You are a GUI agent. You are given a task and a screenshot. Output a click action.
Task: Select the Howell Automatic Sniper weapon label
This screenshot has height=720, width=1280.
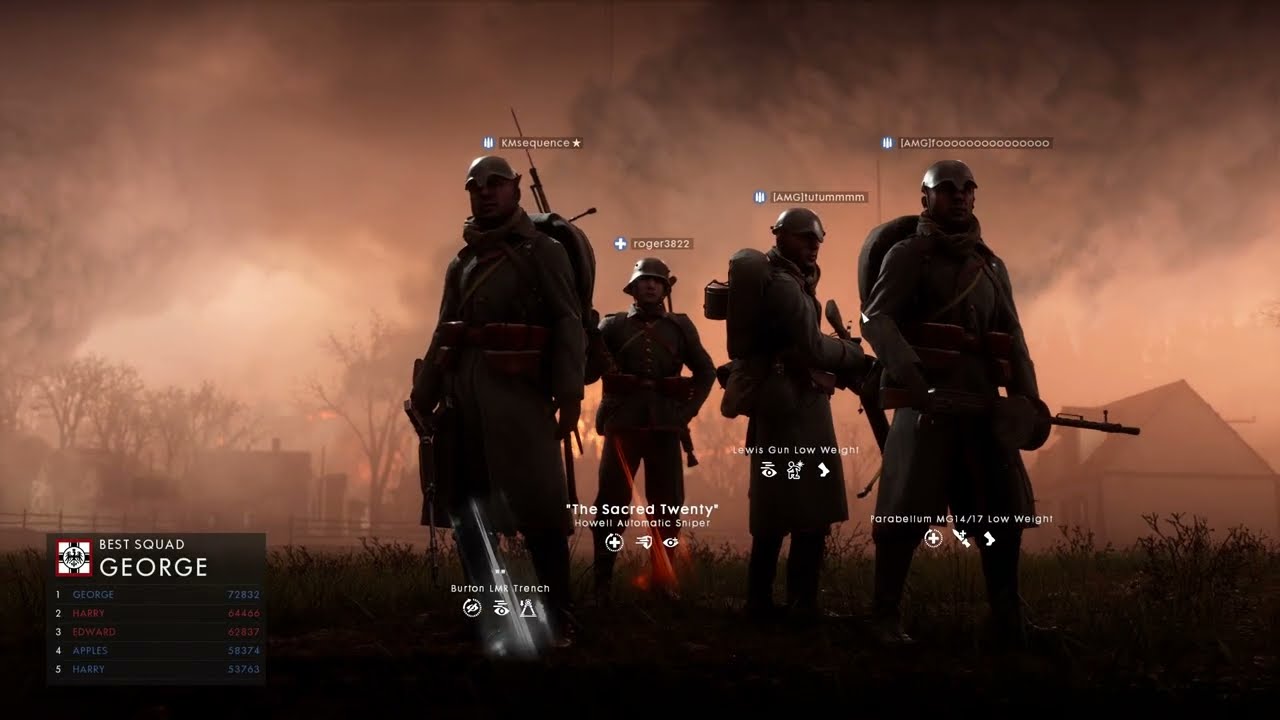[642, 523]
